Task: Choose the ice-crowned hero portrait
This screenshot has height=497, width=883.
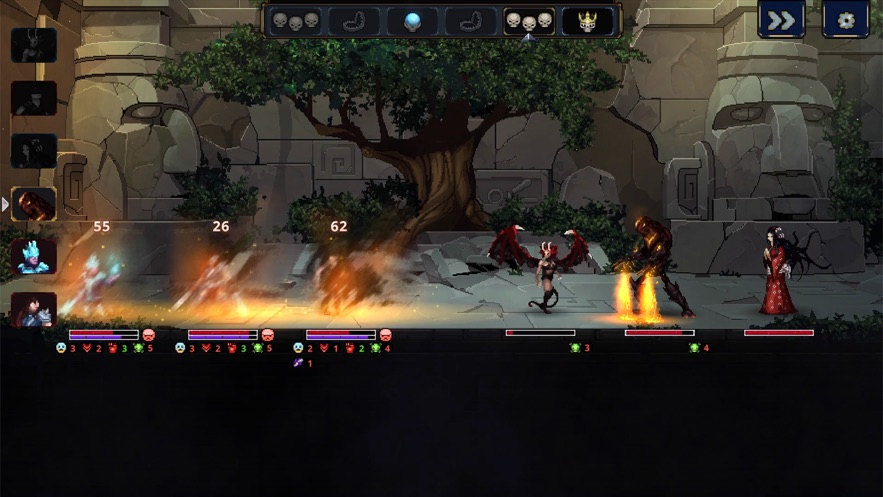Action: click(34, 256)
